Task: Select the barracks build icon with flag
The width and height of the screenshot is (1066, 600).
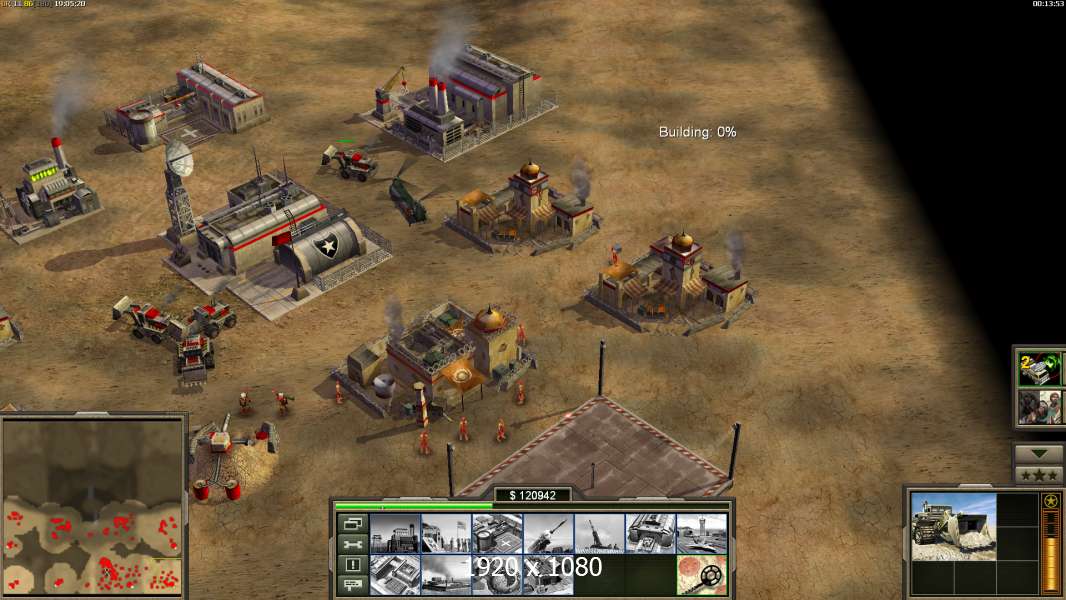Action: tap(446, 533)
